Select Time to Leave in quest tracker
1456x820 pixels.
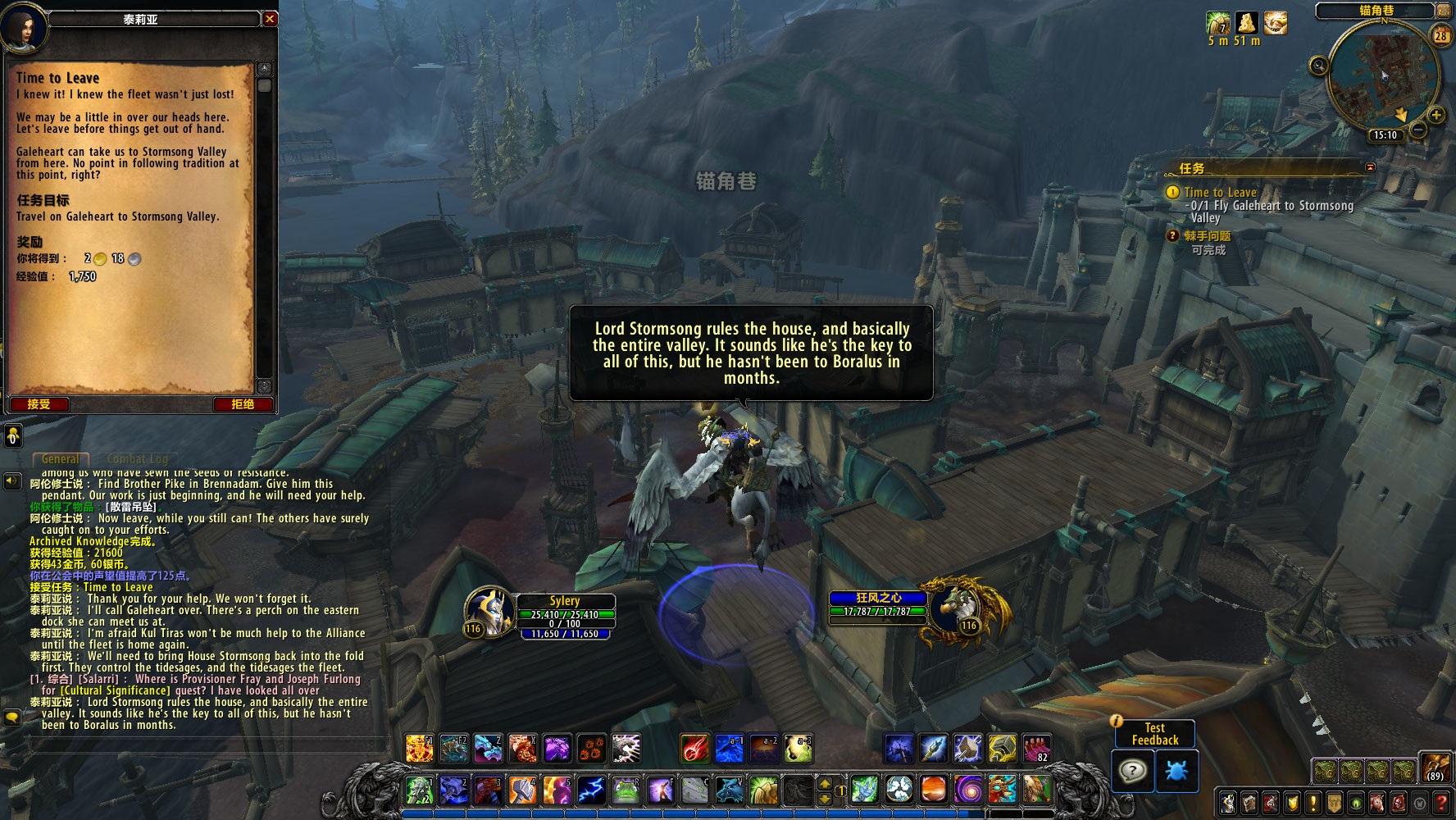(1220, 193)
